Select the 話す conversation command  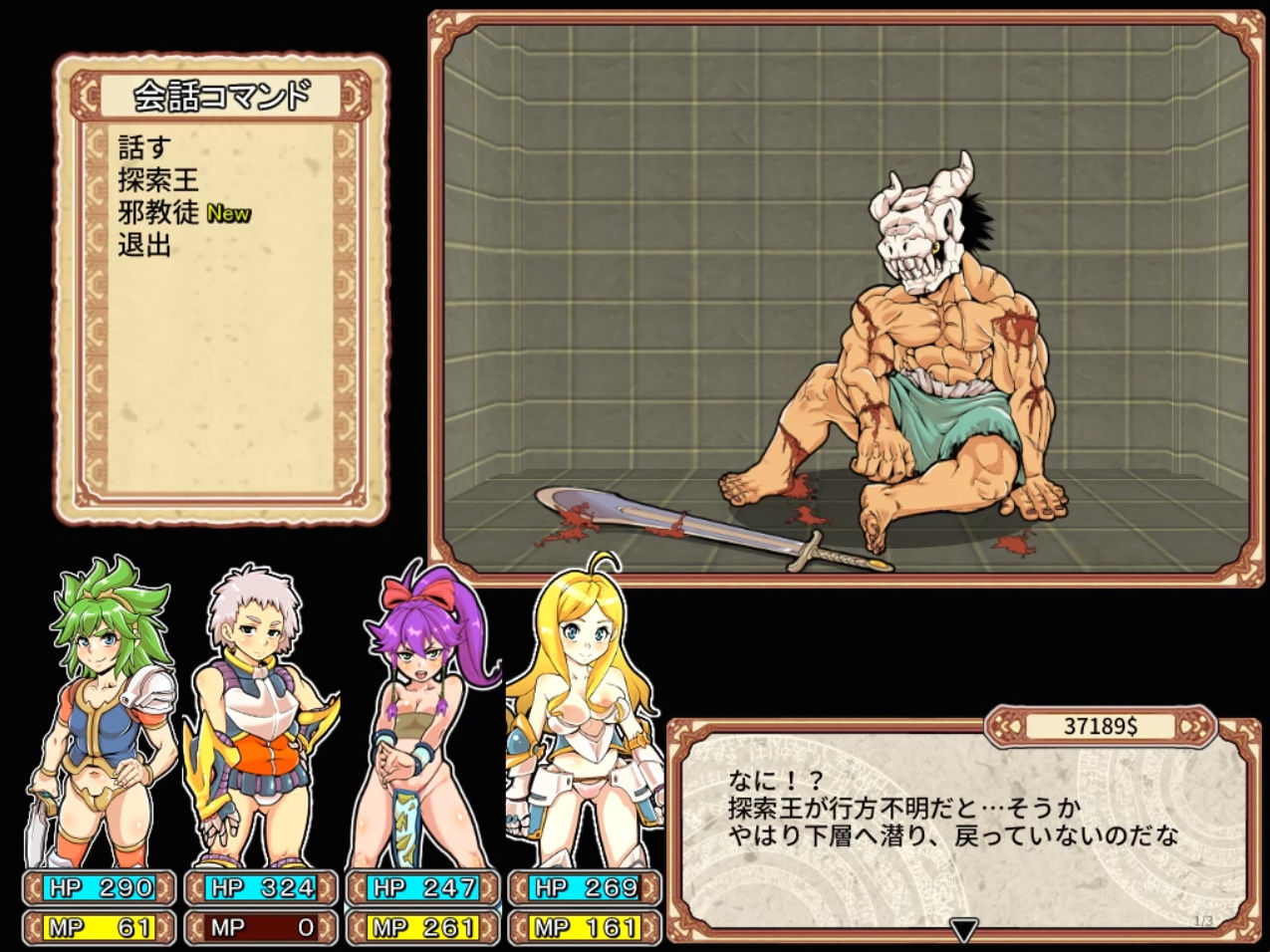pos(145,148)
